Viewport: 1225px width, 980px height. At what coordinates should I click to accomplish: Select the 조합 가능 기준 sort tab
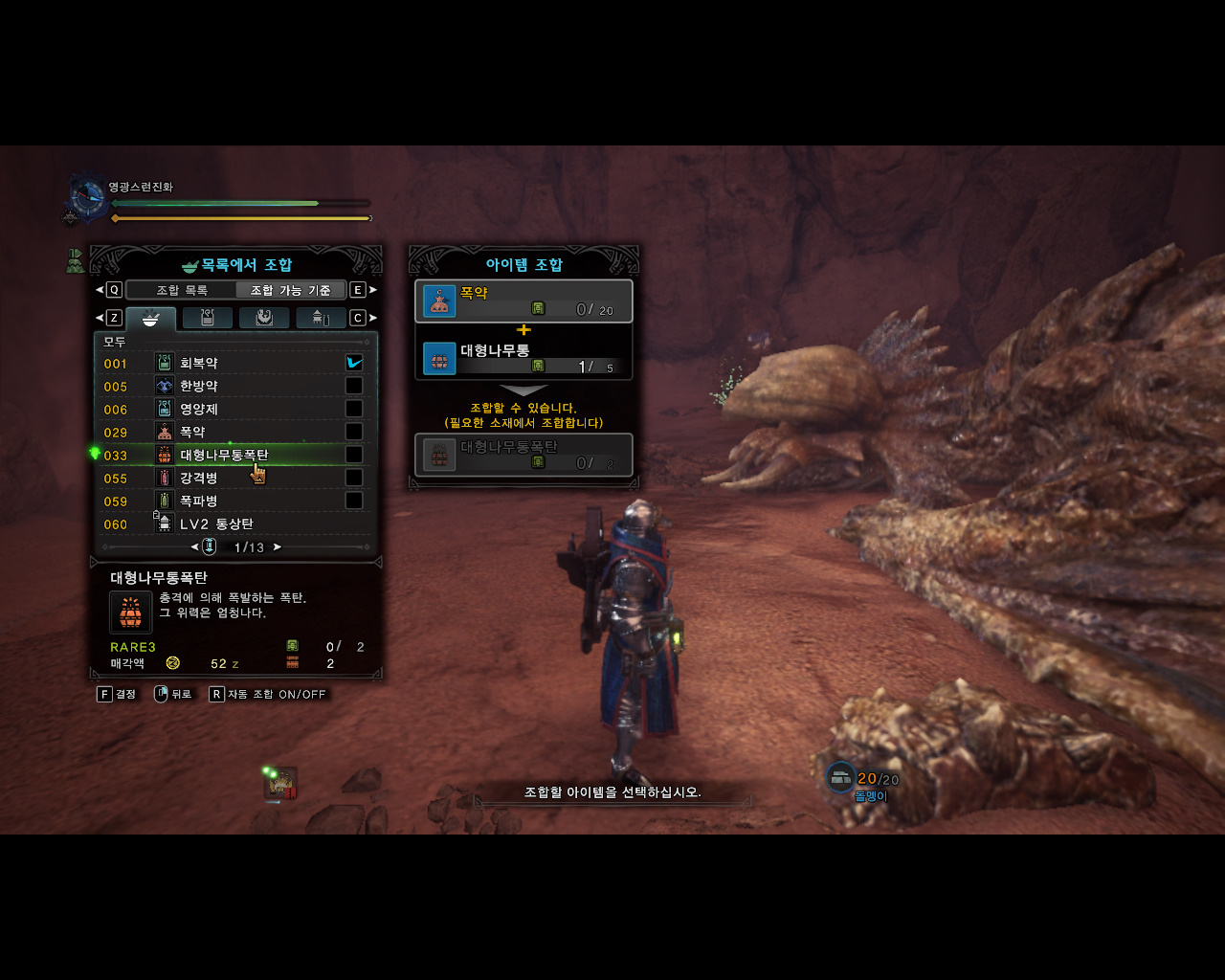pyautogui.click(x=290, y=290)
